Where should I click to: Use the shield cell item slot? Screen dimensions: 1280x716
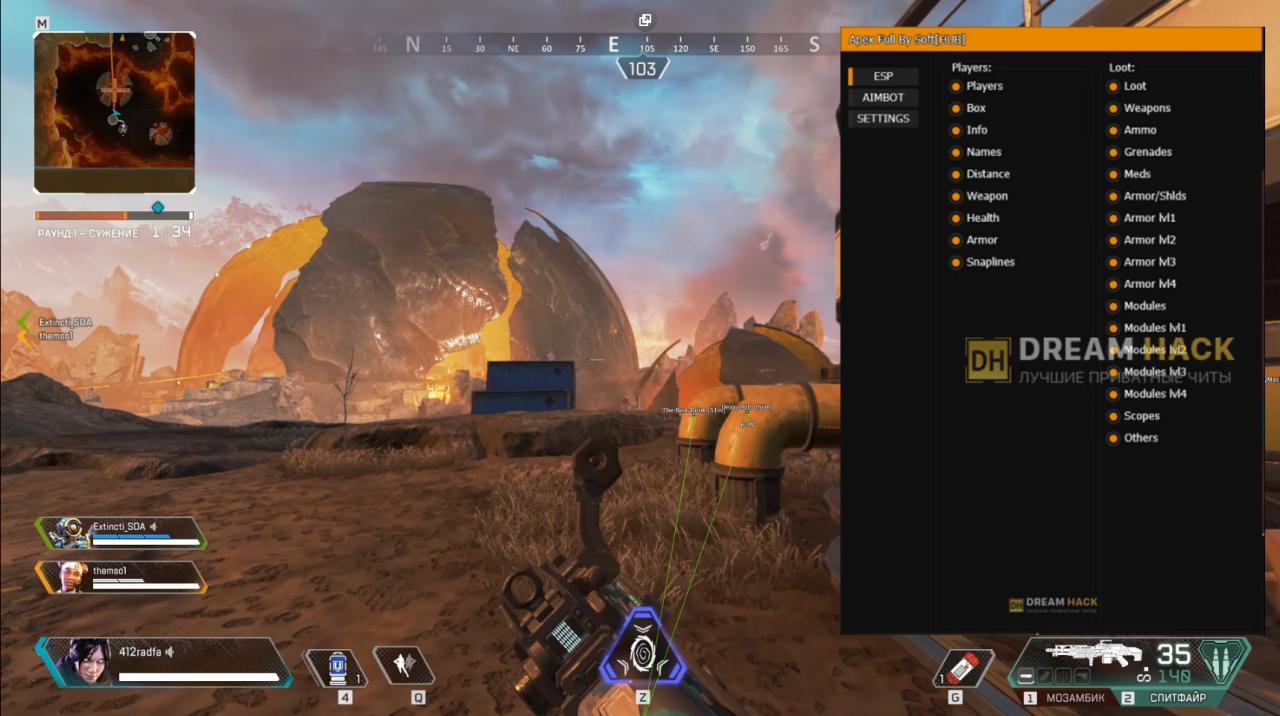(x=338, y=667)
